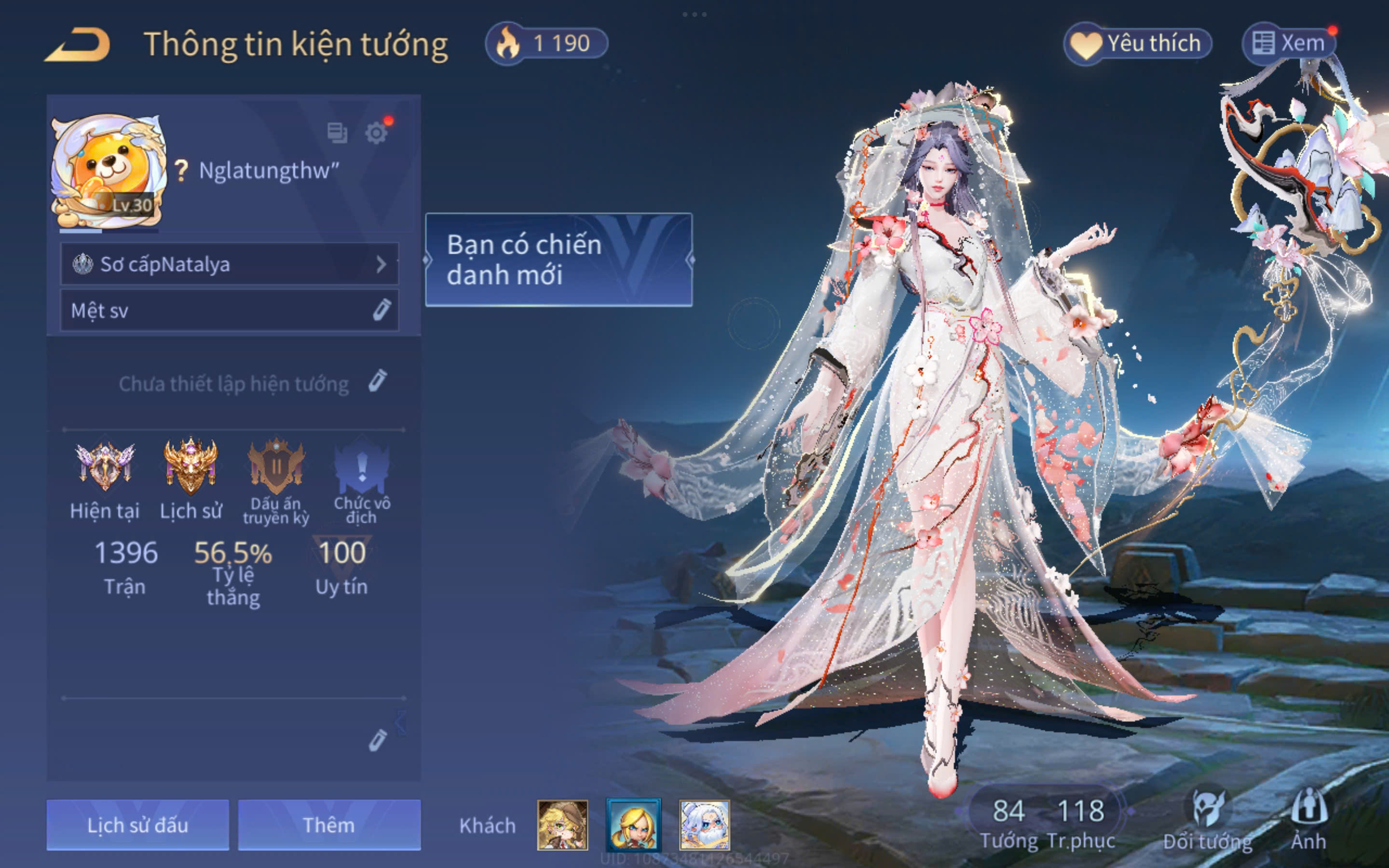The image size is (1389, 868).
Task: Click the Thêm button
Action: [329, 825]
